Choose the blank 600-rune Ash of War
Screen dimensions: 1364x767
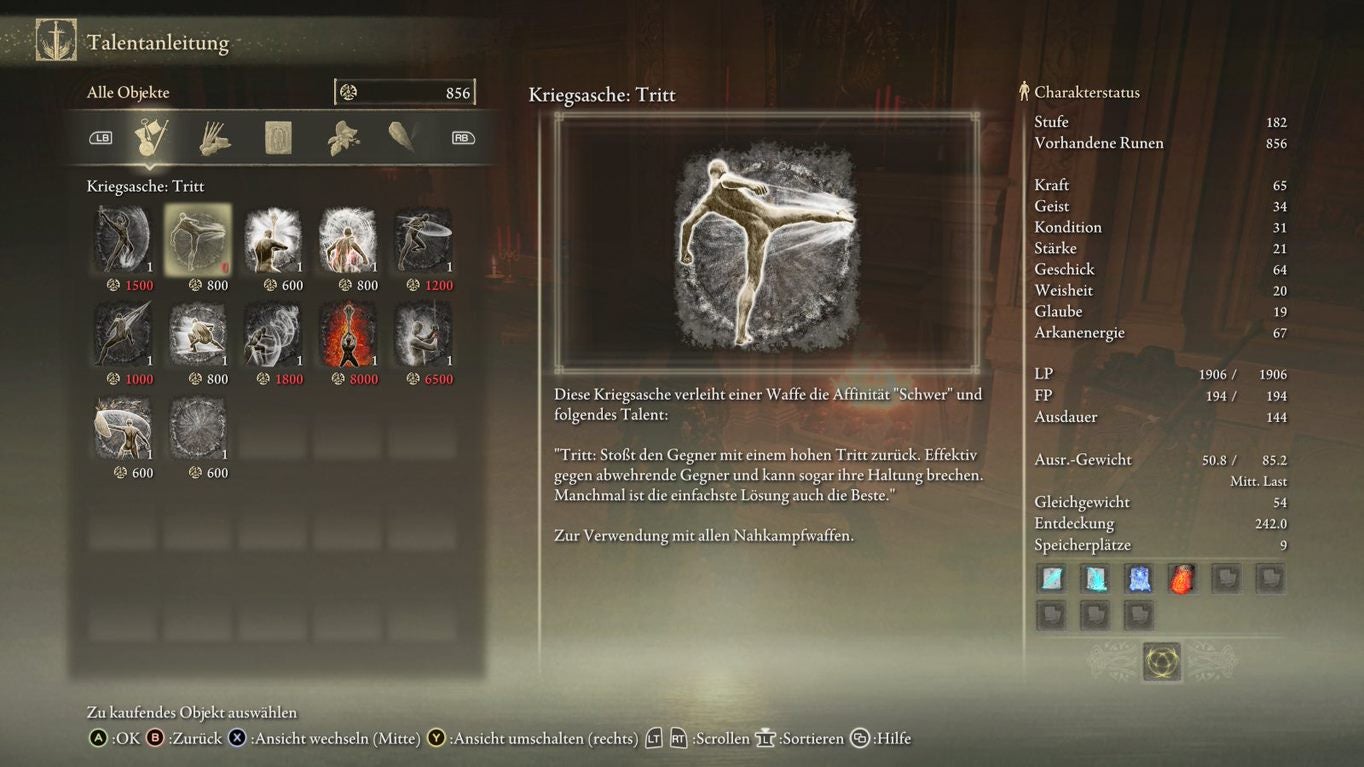(x=198, y=427)
